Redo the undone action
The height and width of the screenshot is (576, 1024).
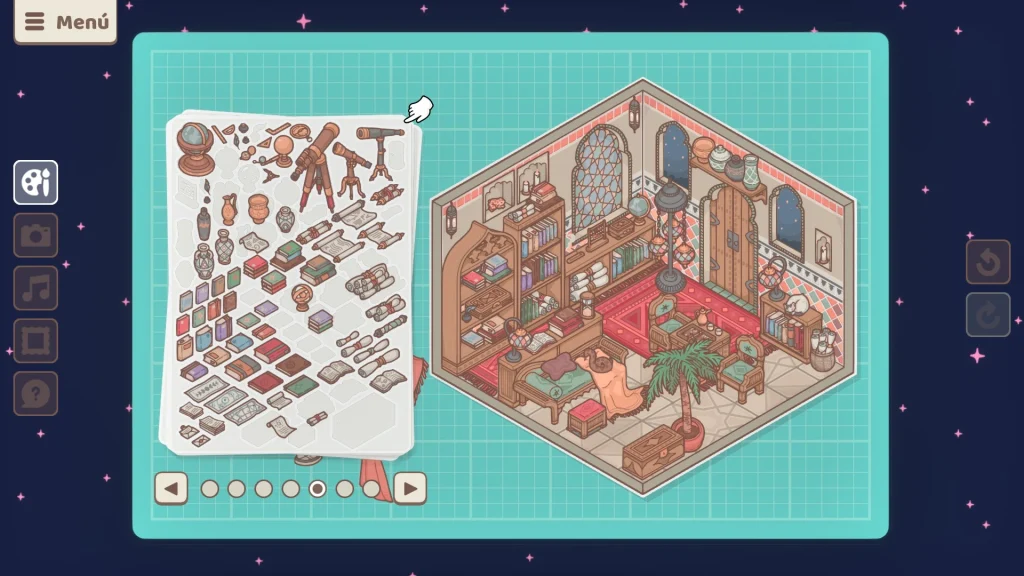(x=988, y=315)
